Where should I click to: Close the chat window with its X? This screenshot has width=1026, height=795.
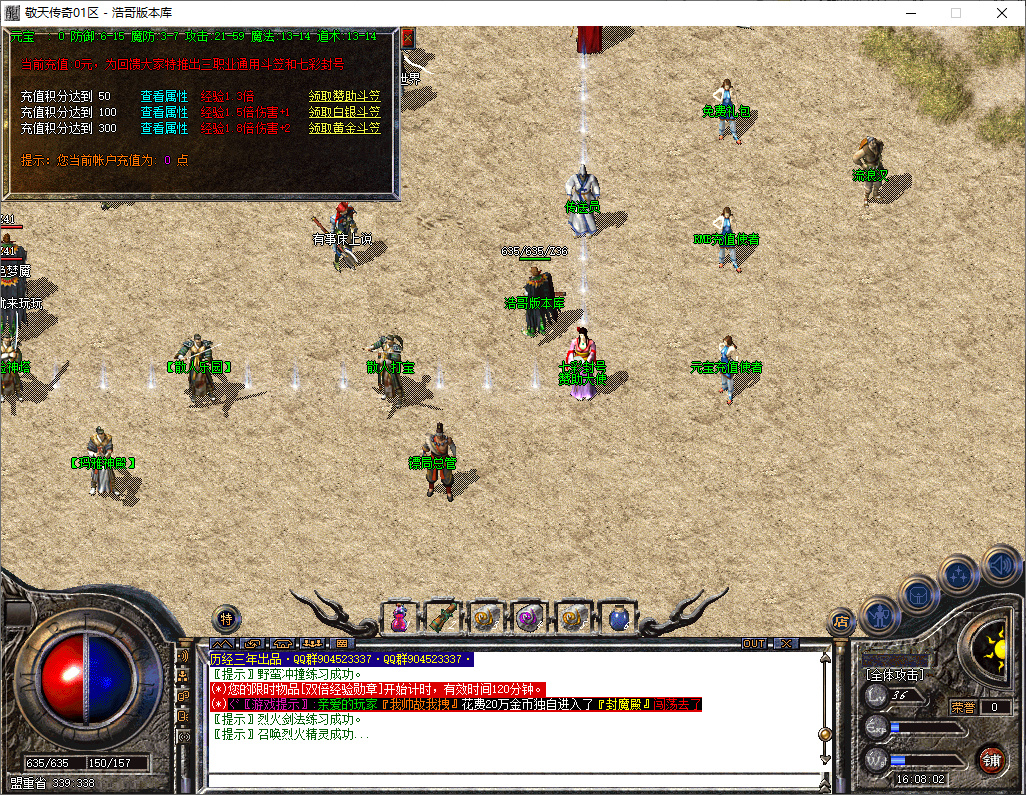(x=787, y=643)
